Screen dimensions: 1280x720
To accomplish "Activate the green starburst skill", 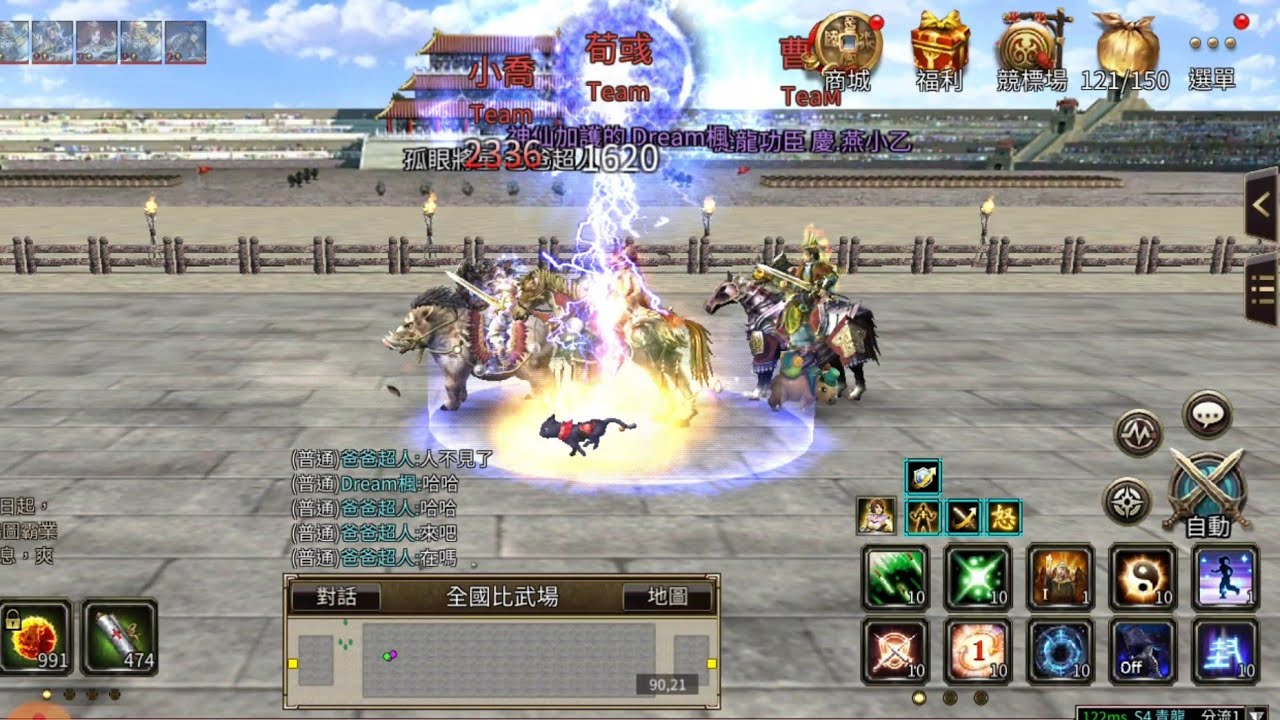I will click(x=978, y=578).
